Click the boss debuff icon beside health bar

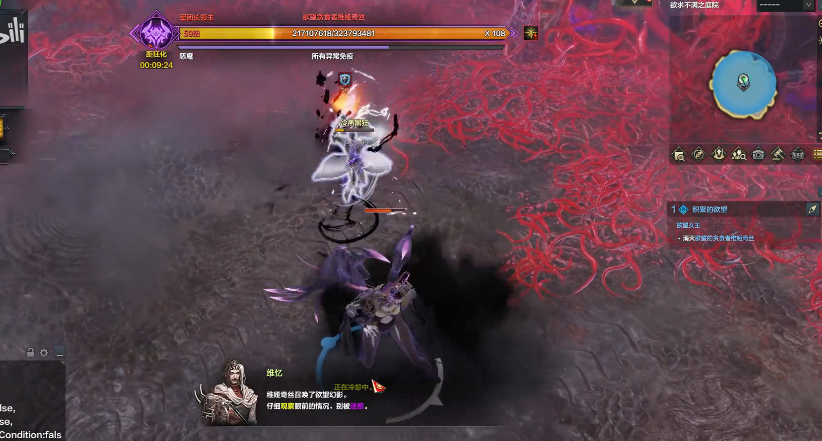click(531, 33)
